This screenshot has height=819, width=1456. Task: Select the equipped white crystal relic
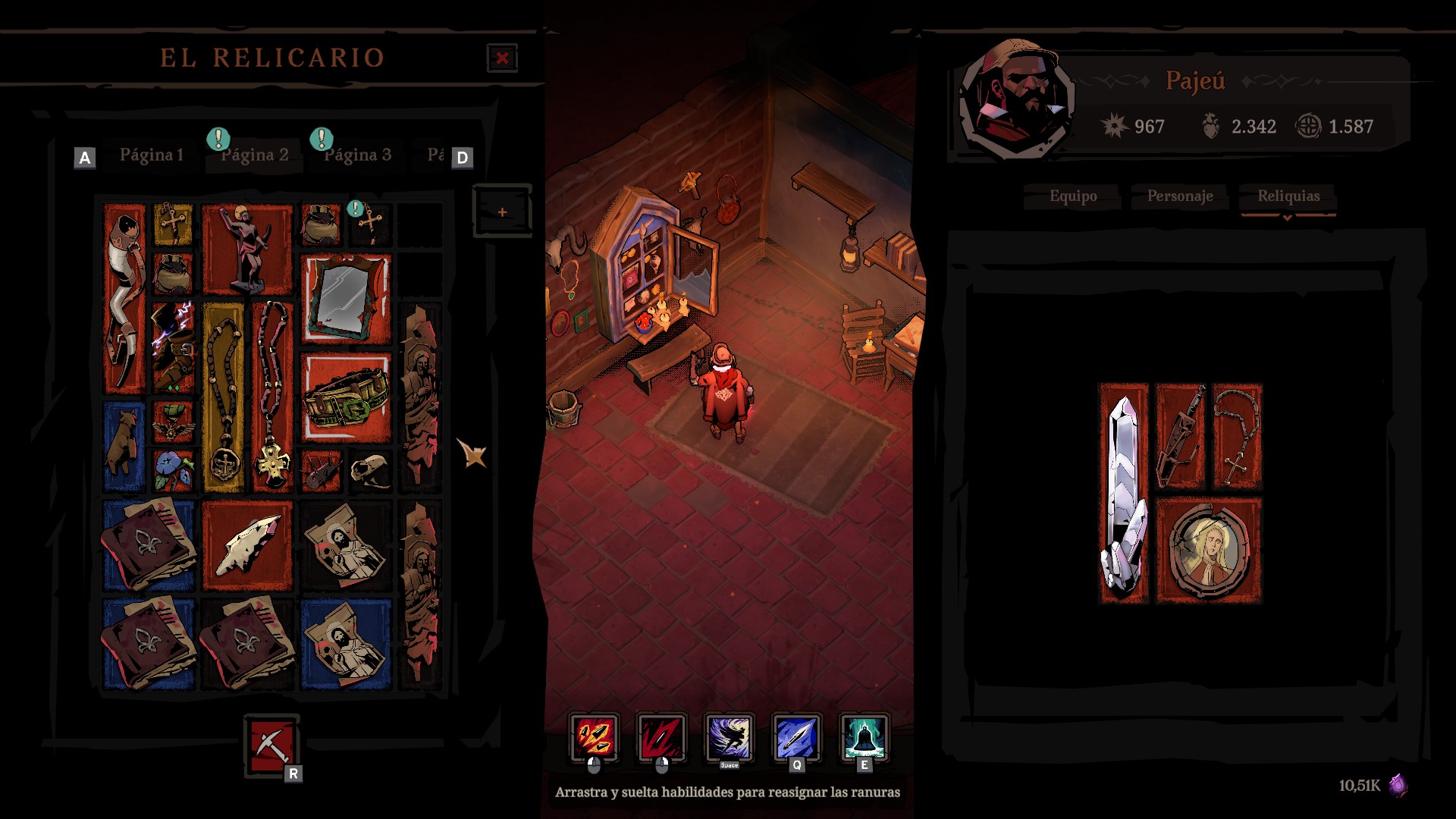(x=1124, y=493)
